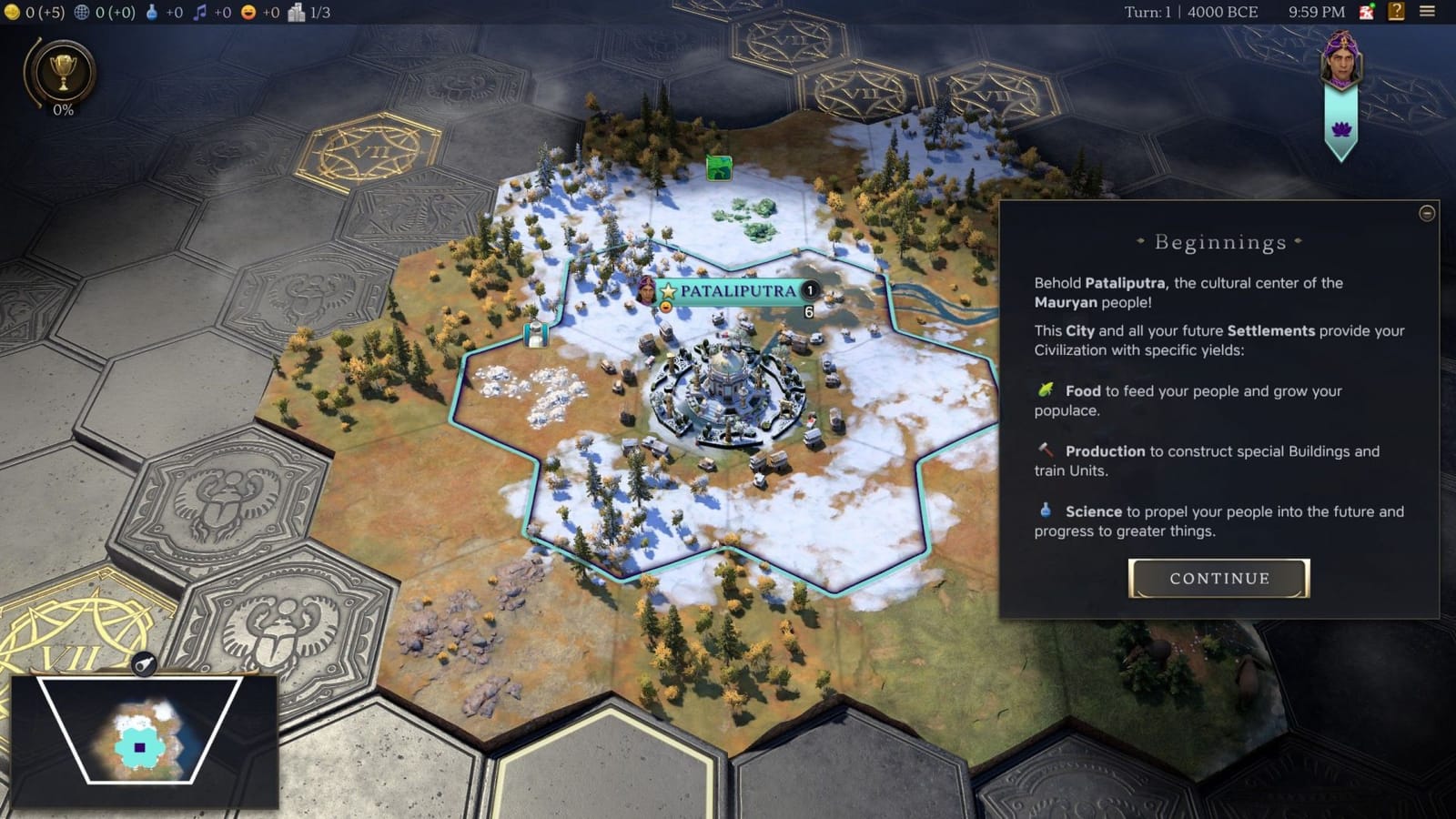The image size is (1456, 819).
Task: Open the hamburger game menu
Action: pyautogui.click(x=1429, y=12)
